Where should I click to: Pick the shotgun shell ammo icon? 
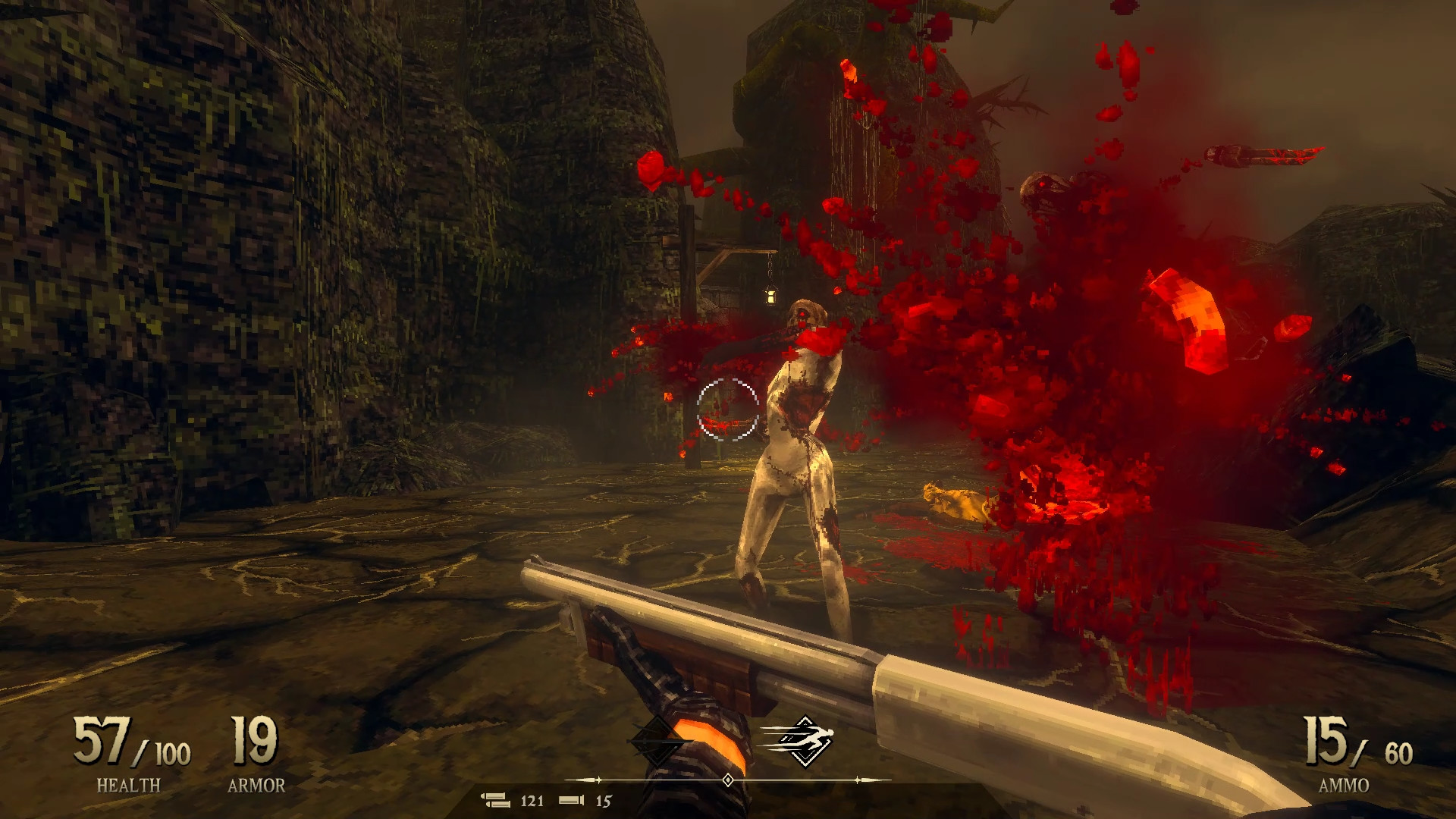[572, 800]
